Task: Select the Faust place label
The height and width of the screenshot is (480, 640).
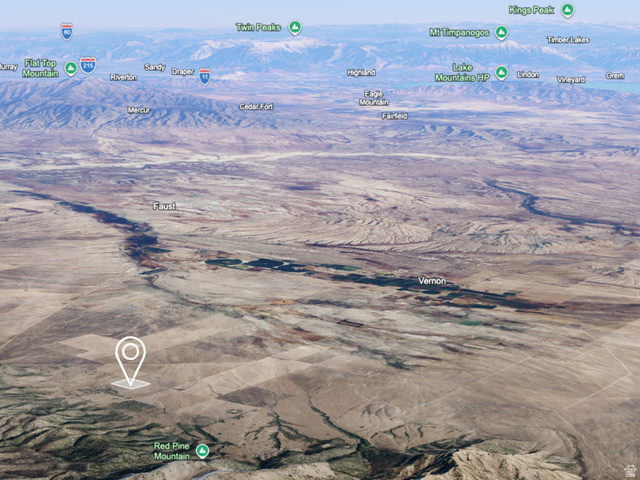Action: coord(164,206)
